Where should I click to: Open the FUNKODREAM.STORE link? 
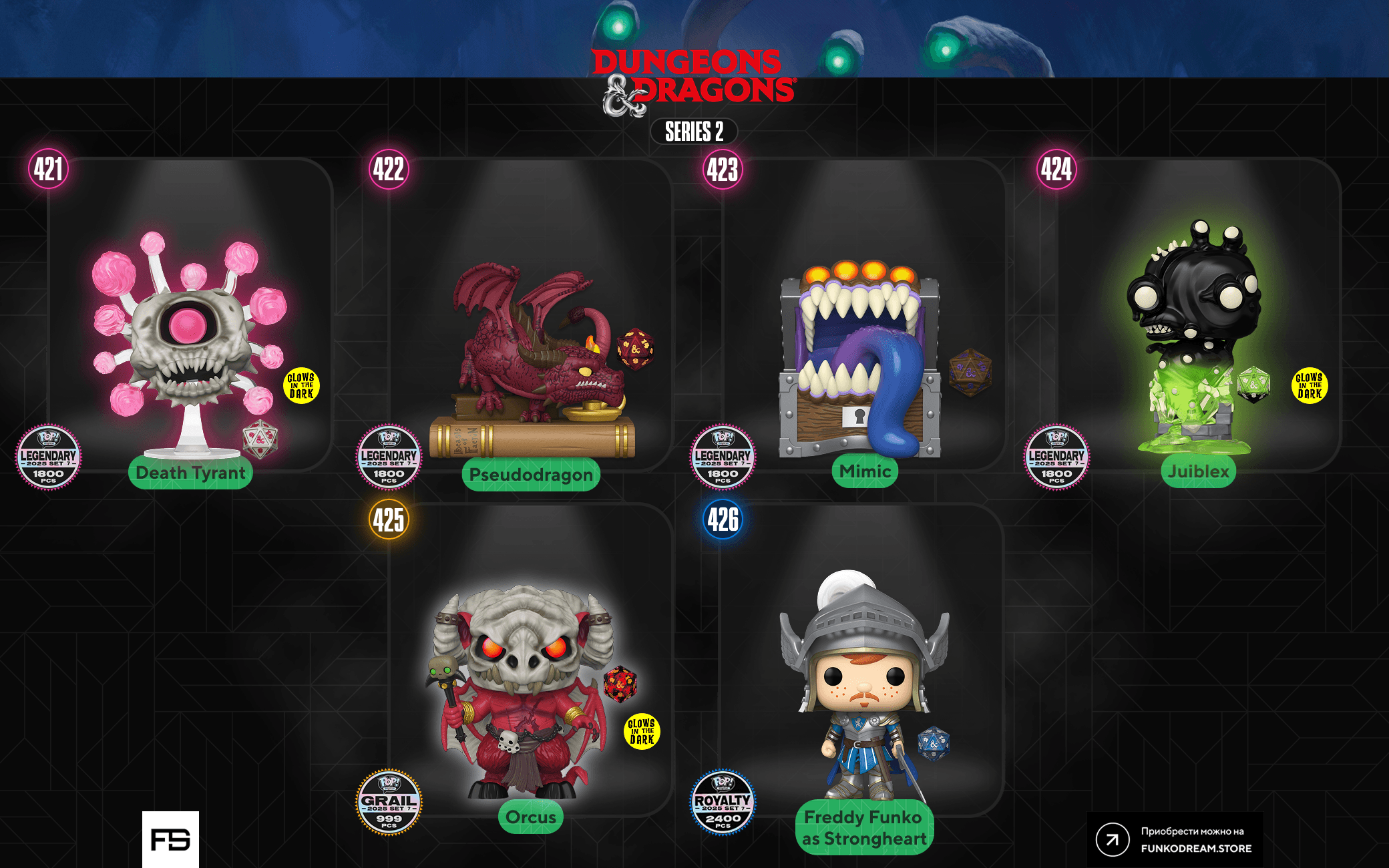coord(1175,840)
